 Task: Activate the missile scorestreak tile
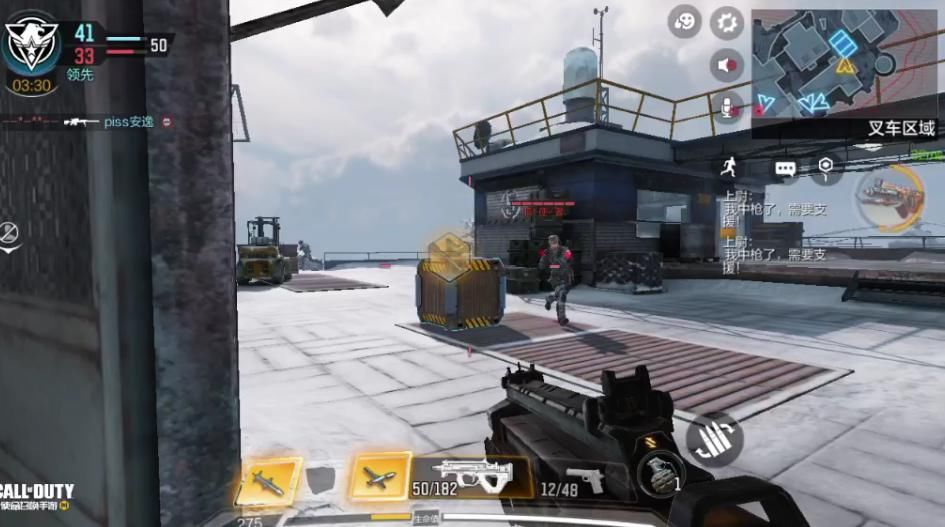coord(269,482)
